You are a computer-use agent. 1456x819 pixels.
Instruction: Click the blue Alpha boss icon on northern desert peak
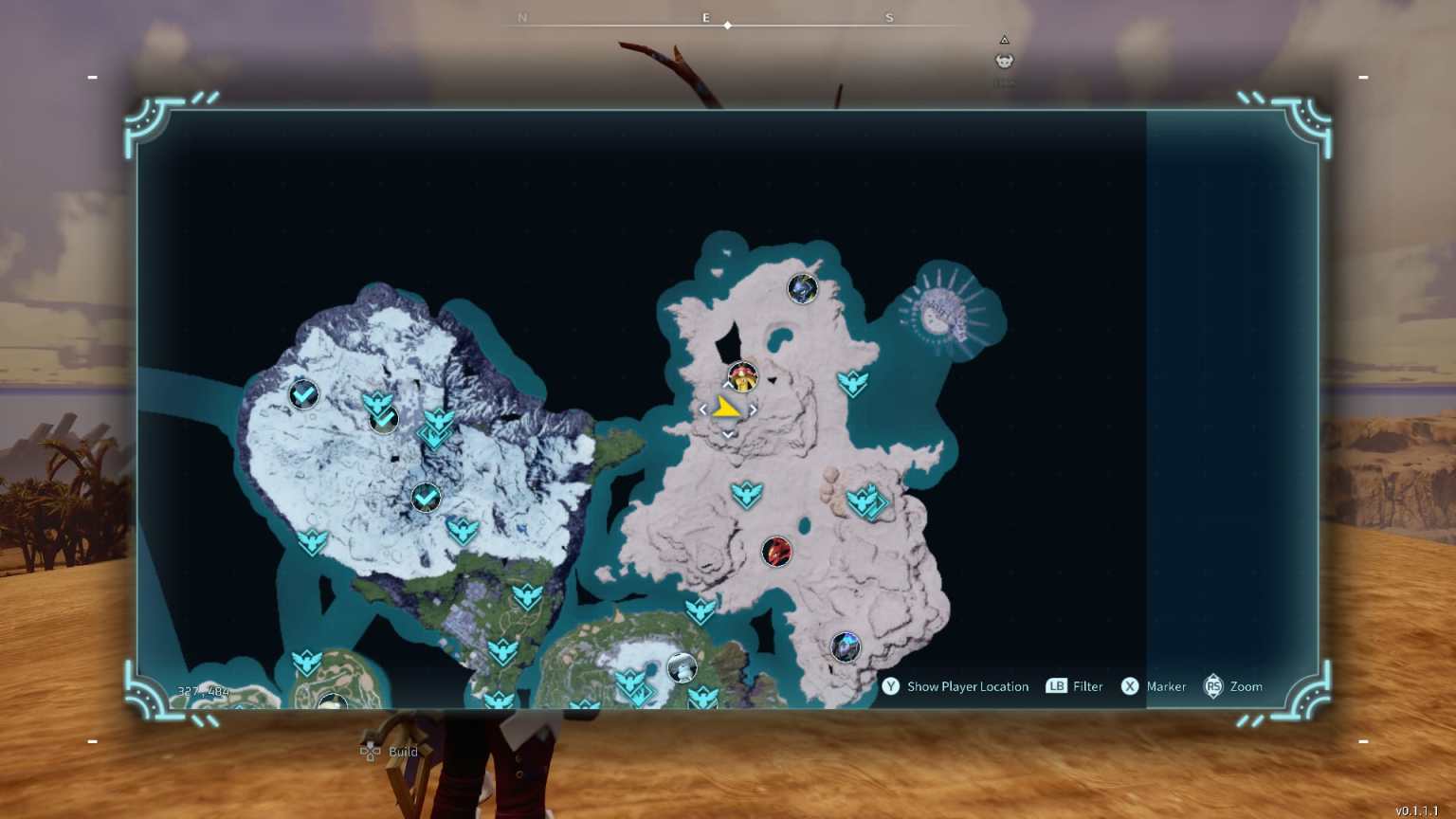[x=802, y=290]
